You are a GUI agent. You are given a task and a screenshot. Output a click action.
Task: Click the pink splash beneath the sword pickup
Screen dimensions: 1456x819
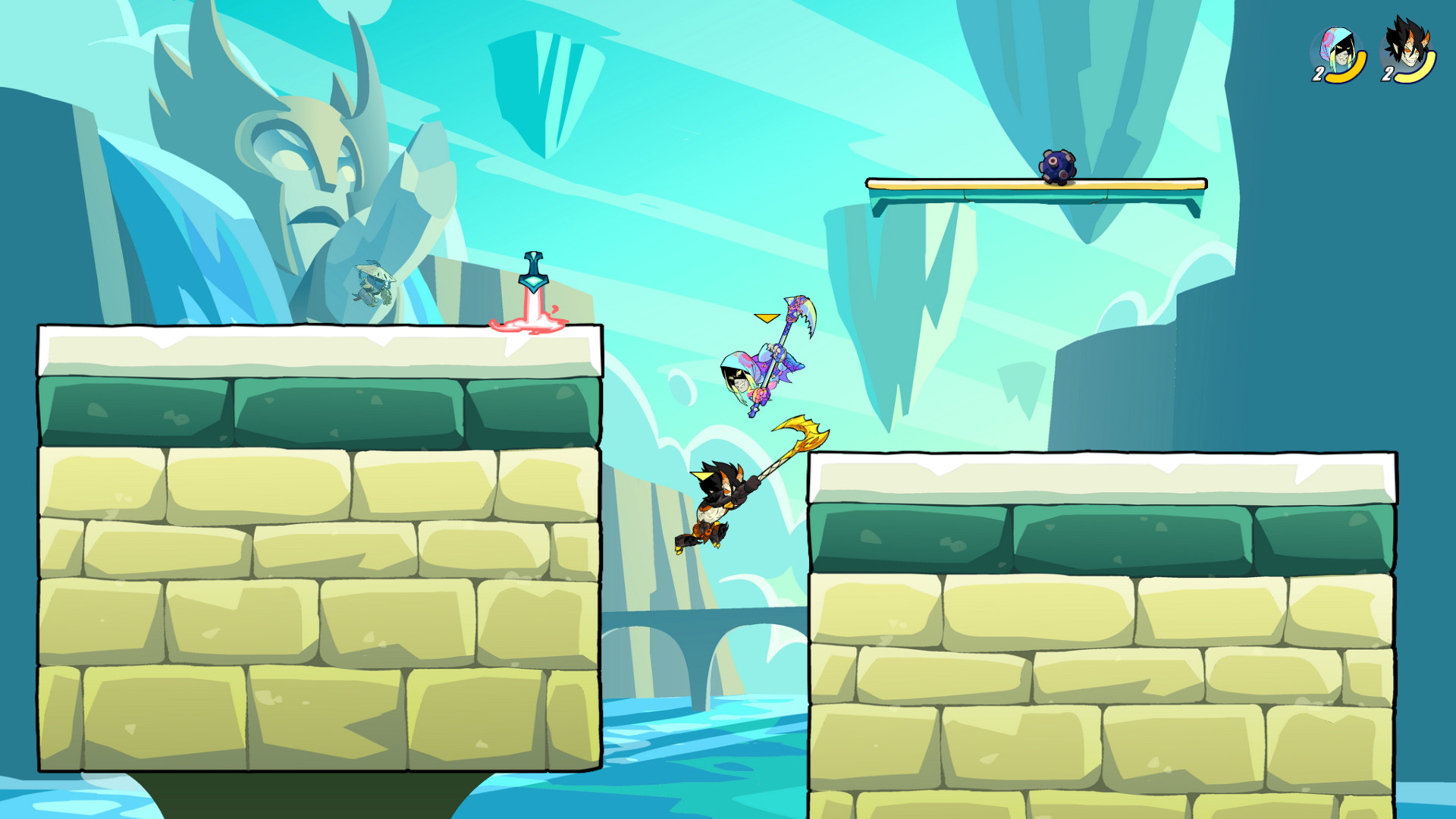(532, 325)
